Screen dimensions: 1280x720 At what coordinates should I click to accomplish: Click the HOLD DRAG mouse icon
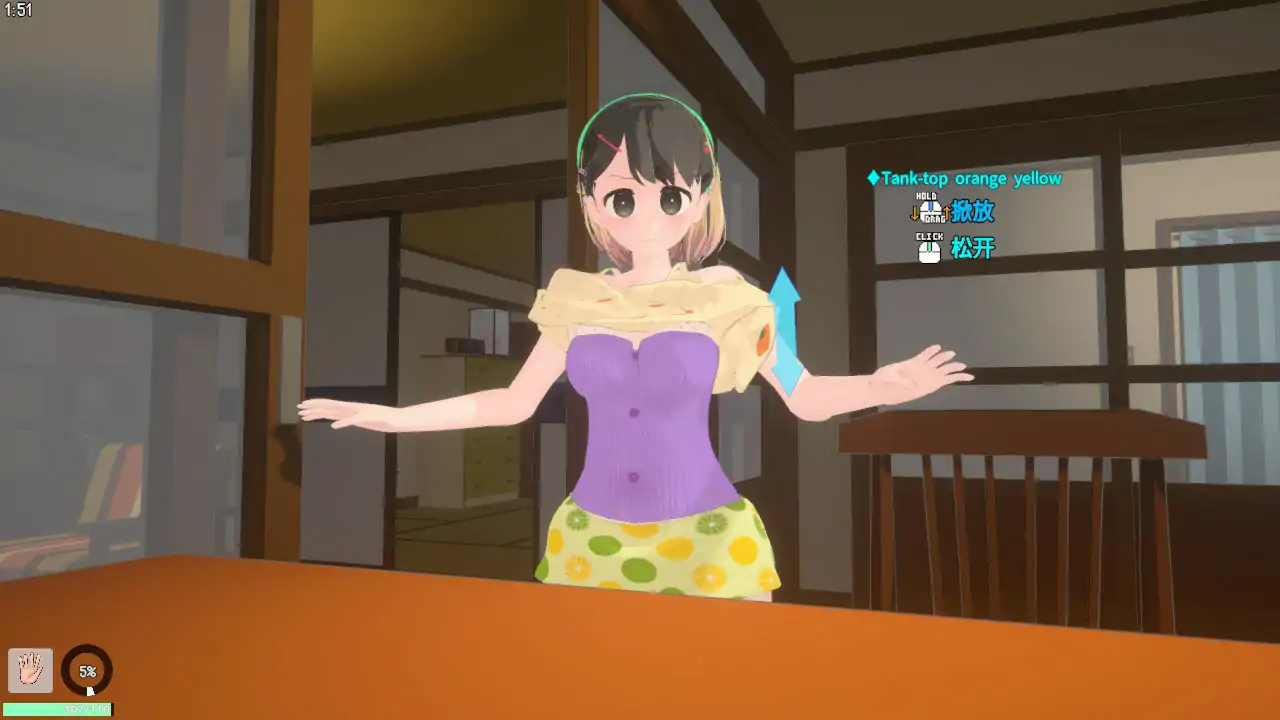(931, 211)
